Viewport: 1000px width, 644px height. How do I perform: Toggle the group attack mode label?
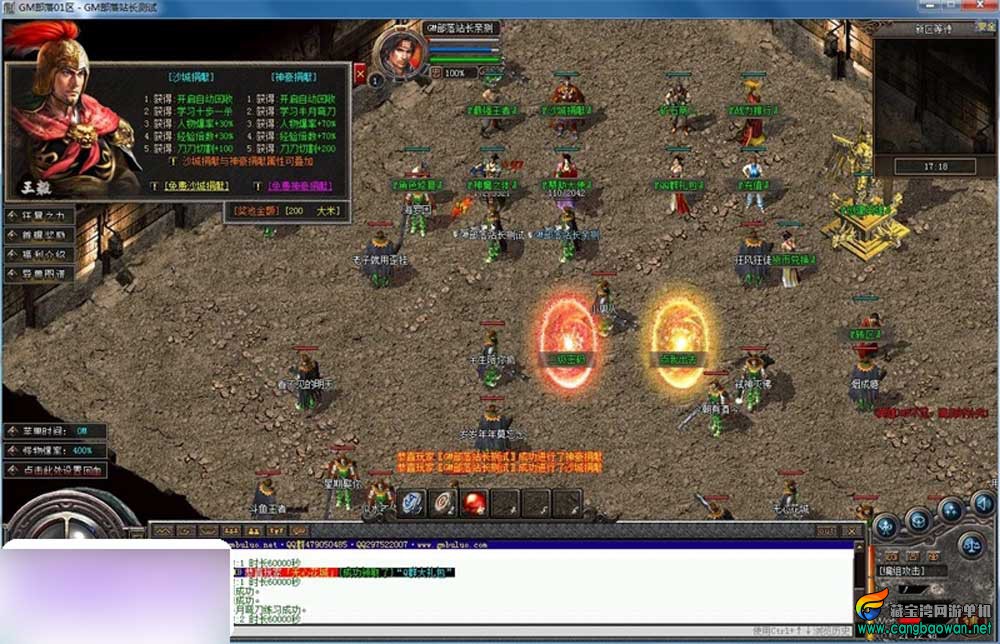(x=908, y=570)
